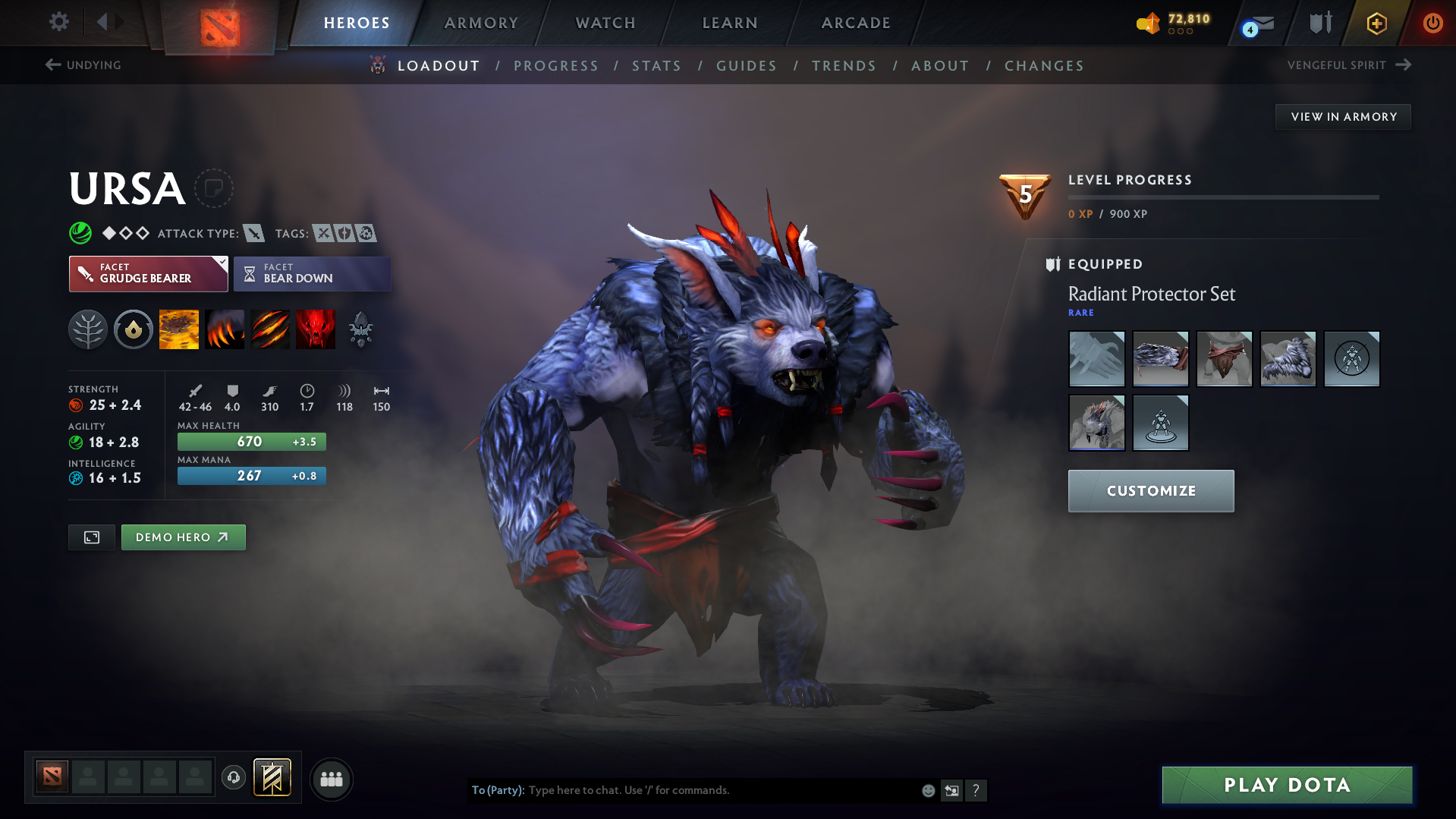
Task: Select the Grudge Bearer facet
Action: tap(148, 273)
